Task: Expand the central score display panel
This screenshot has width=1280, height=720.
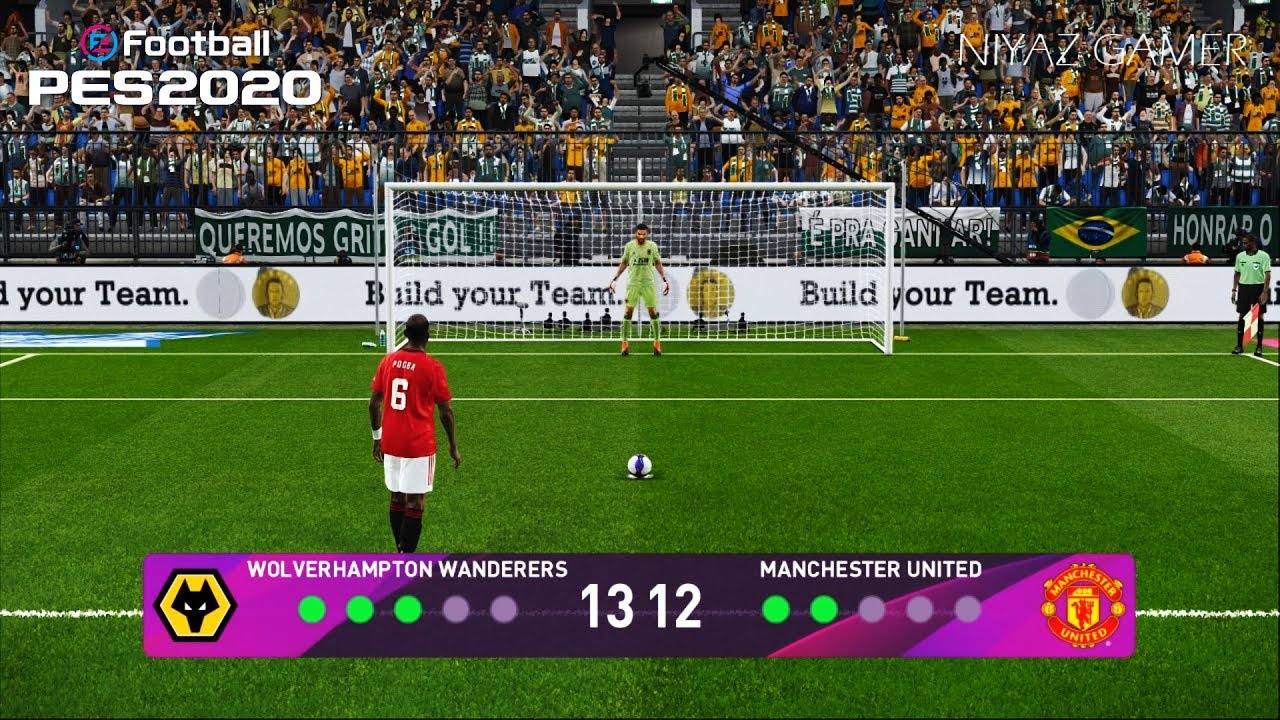Action: [640, 605]
